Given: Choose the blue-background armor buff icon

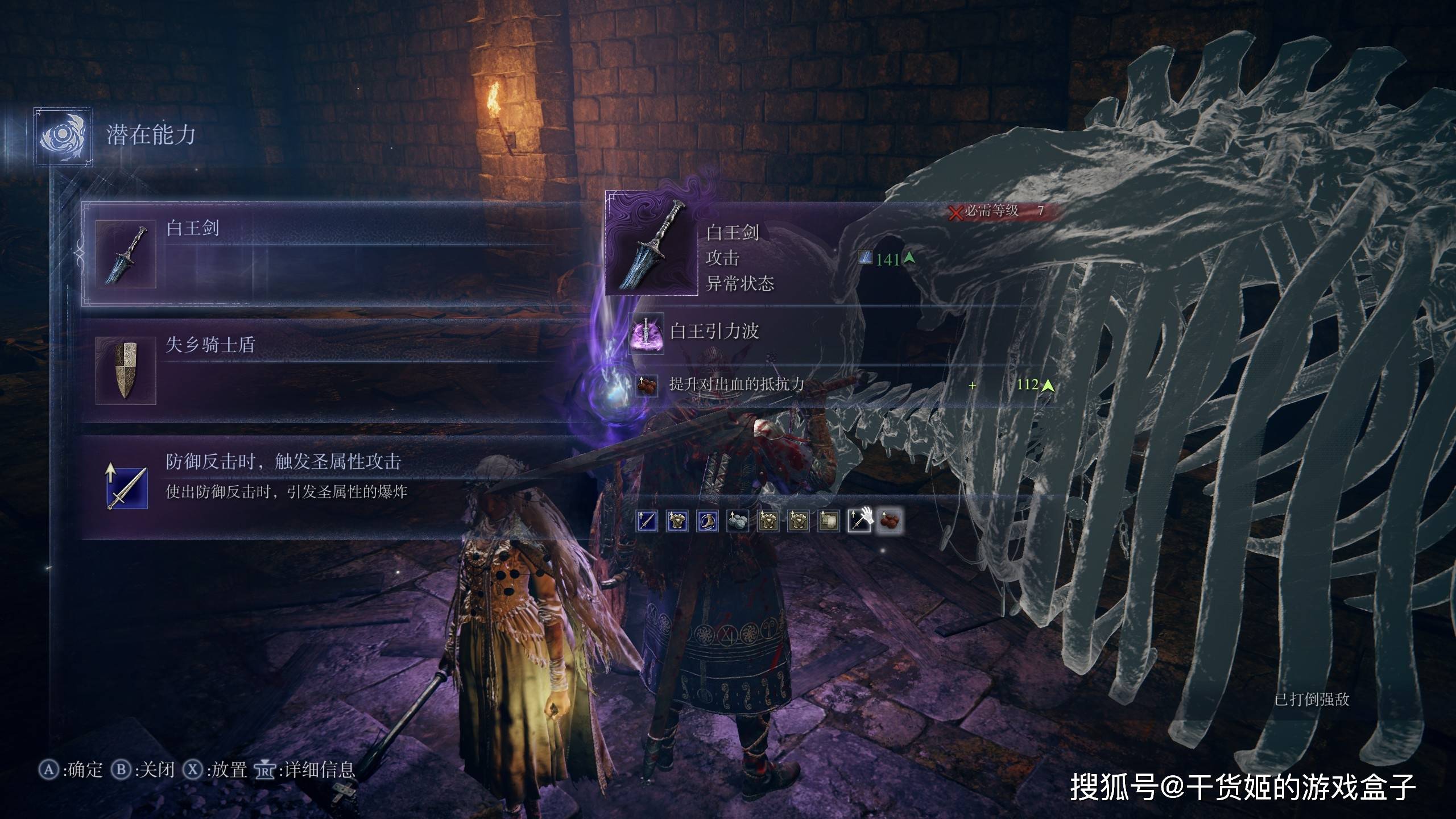Looking at the screenshot, I should point(677,520).
